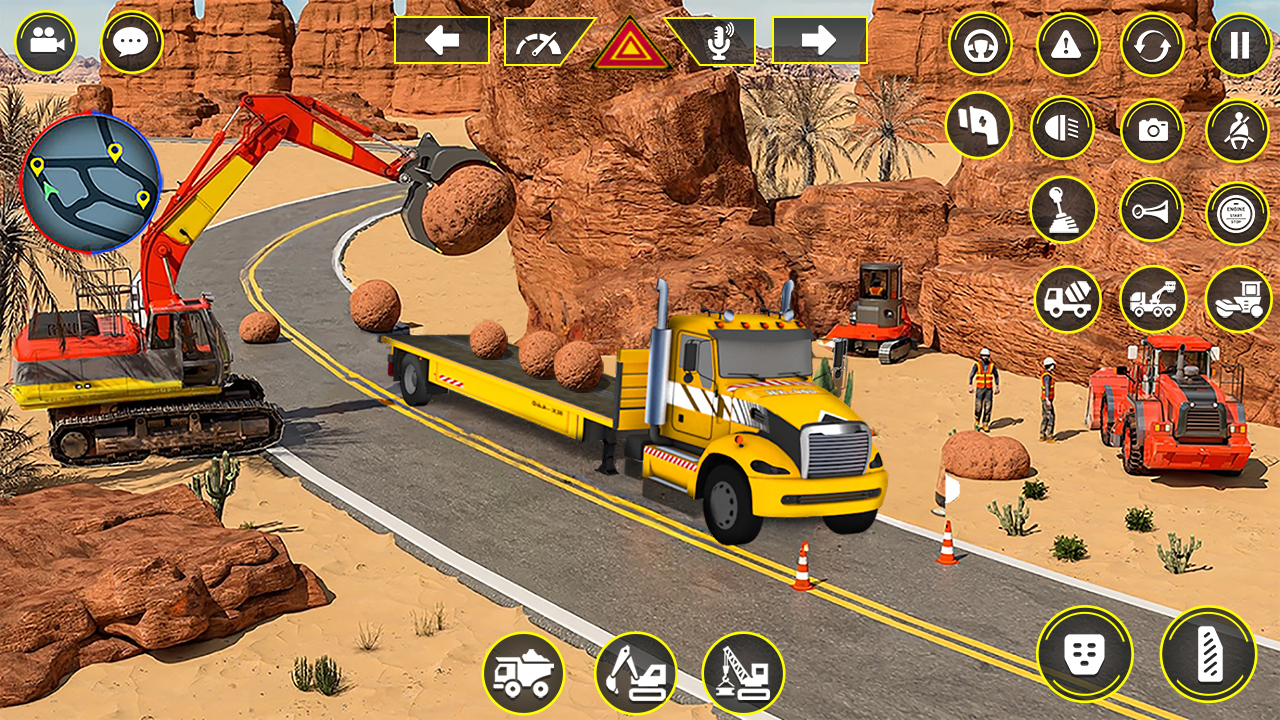Open the warning alert icon
The image size is (1280, 720).
tap(1068, 44)
